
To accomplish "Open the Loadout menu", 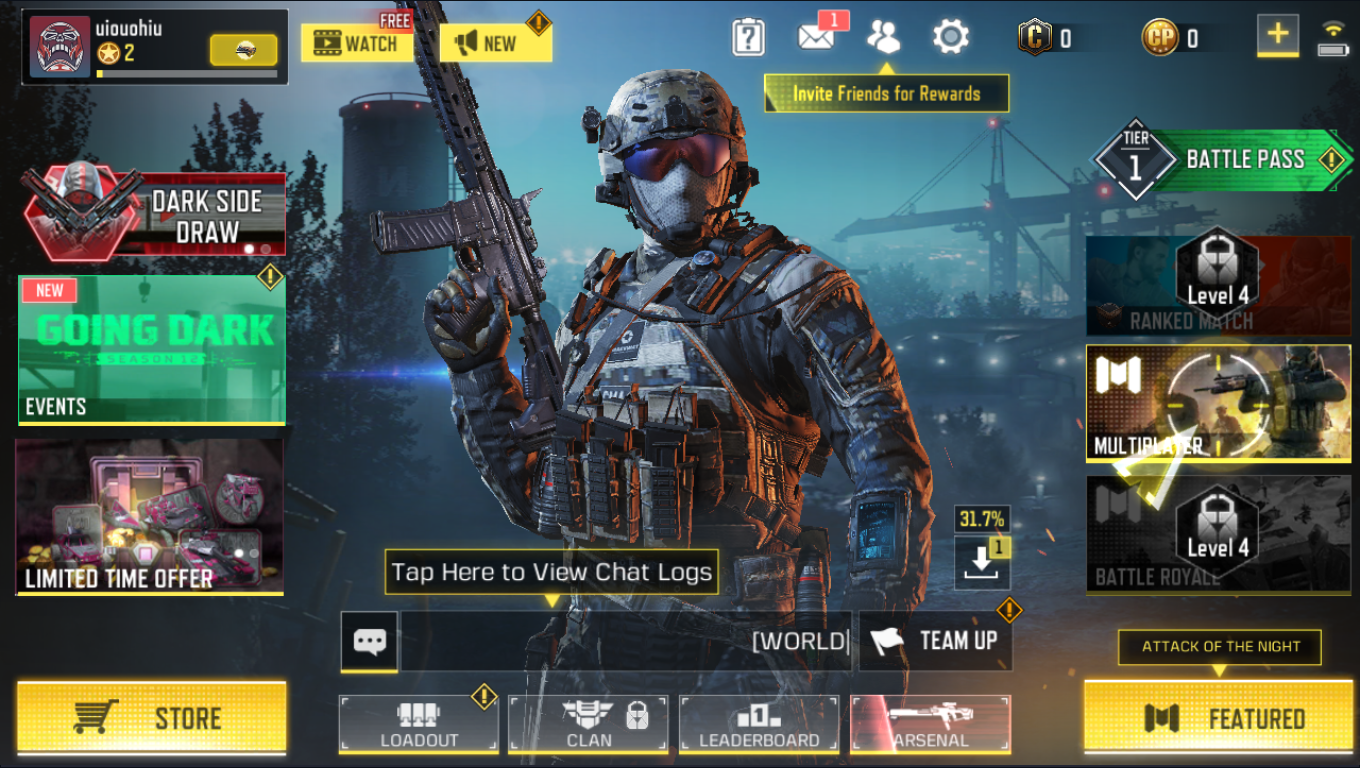I will coord(418,723).
